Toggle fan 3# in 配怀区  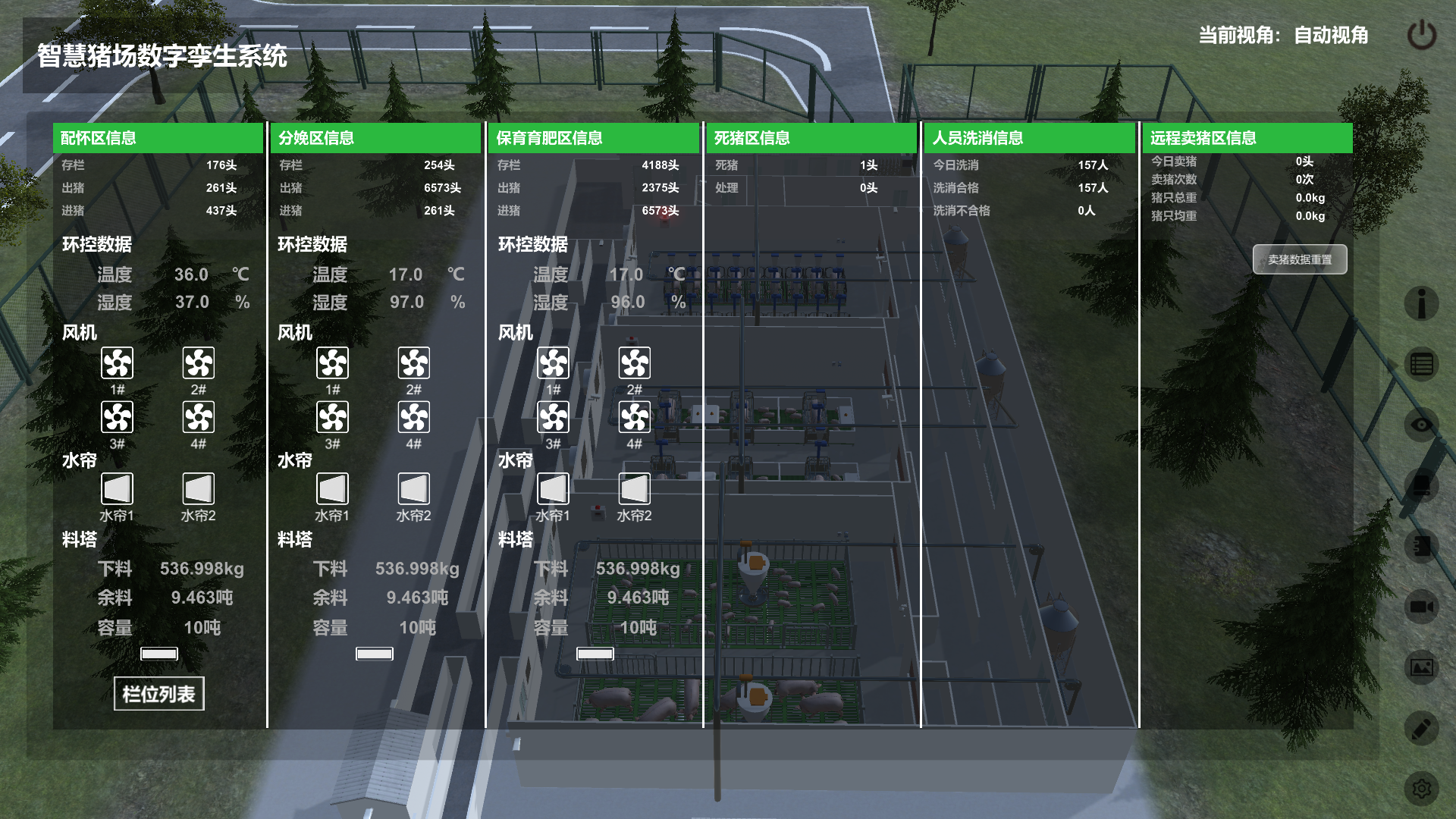tap(118, 417)
